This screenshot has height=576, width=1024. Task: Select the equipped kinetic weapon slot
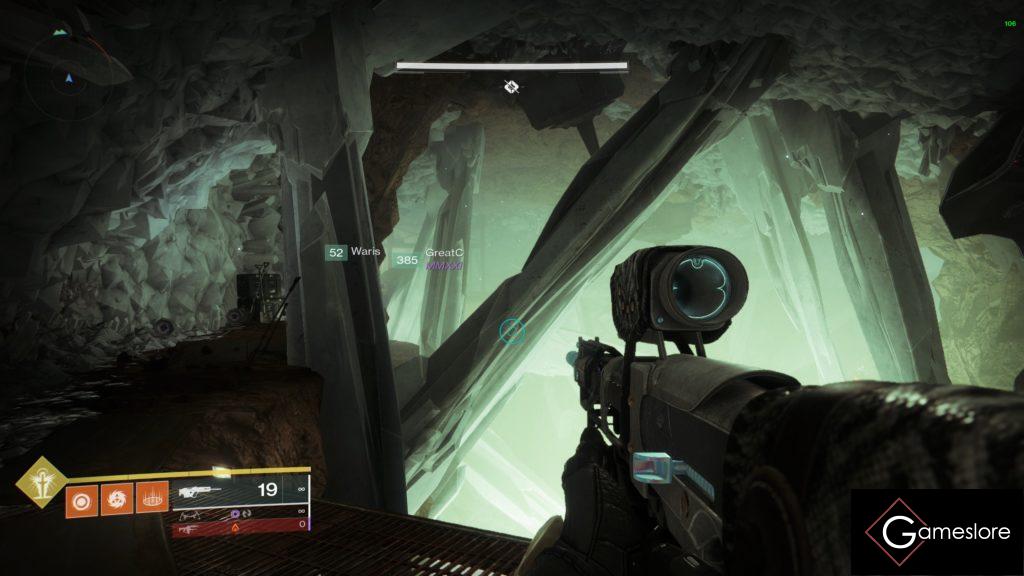pos(240,491)
